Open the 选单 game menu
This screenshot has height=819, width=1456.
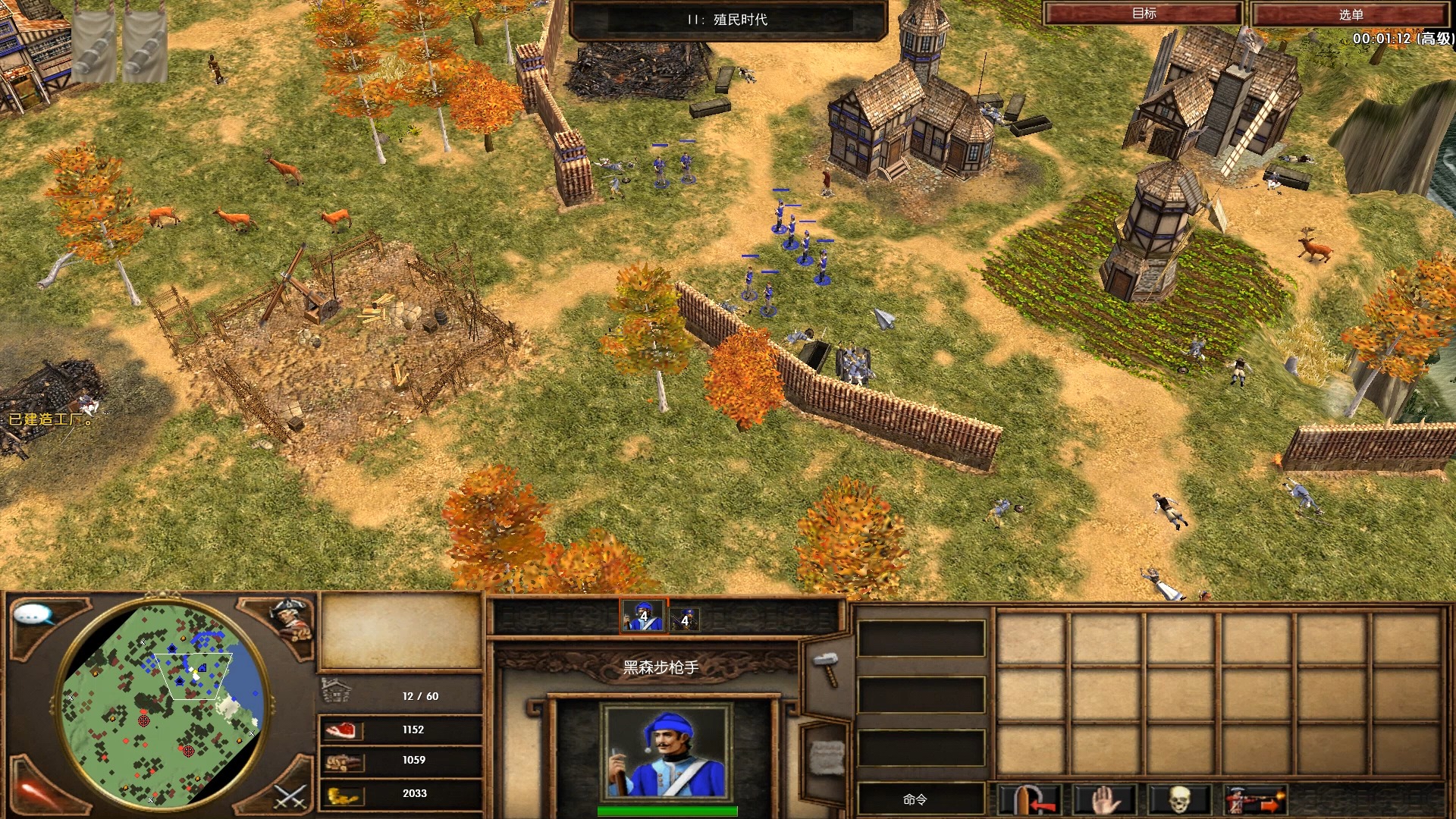pyautogui.click(x=1351, y=14)
